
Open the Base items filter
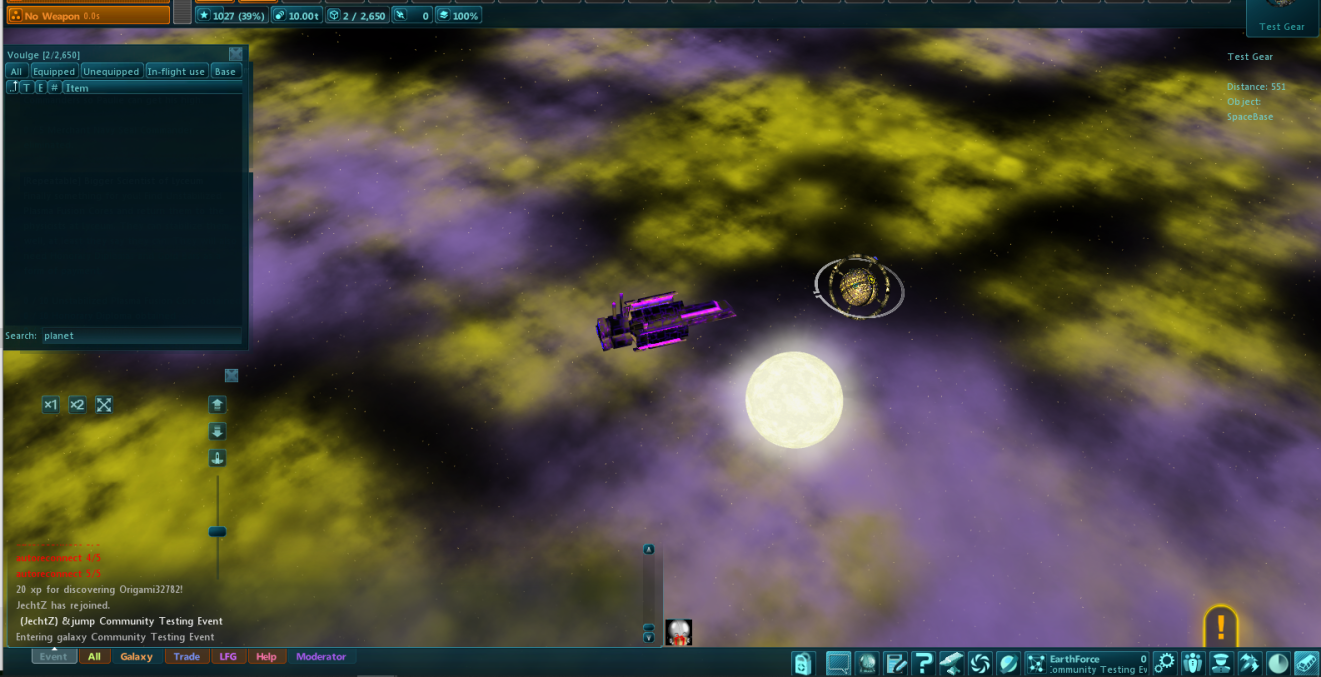225,72
